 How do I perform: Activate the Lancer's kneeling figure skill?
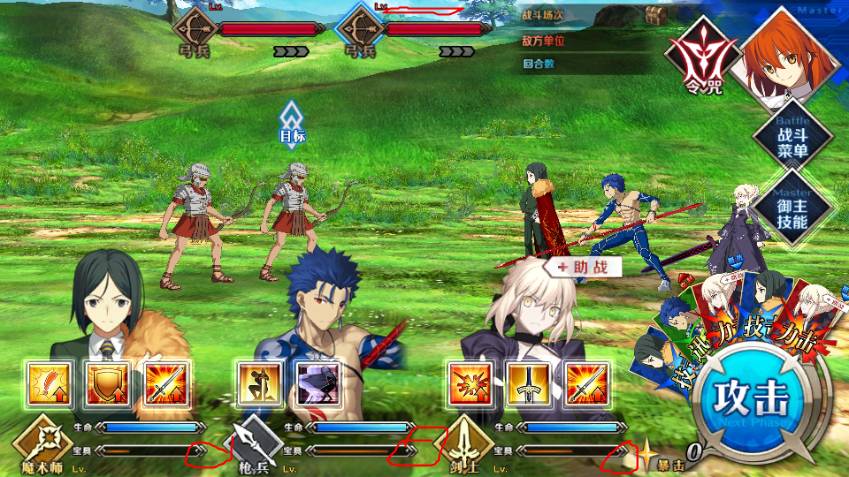(260, 384)
